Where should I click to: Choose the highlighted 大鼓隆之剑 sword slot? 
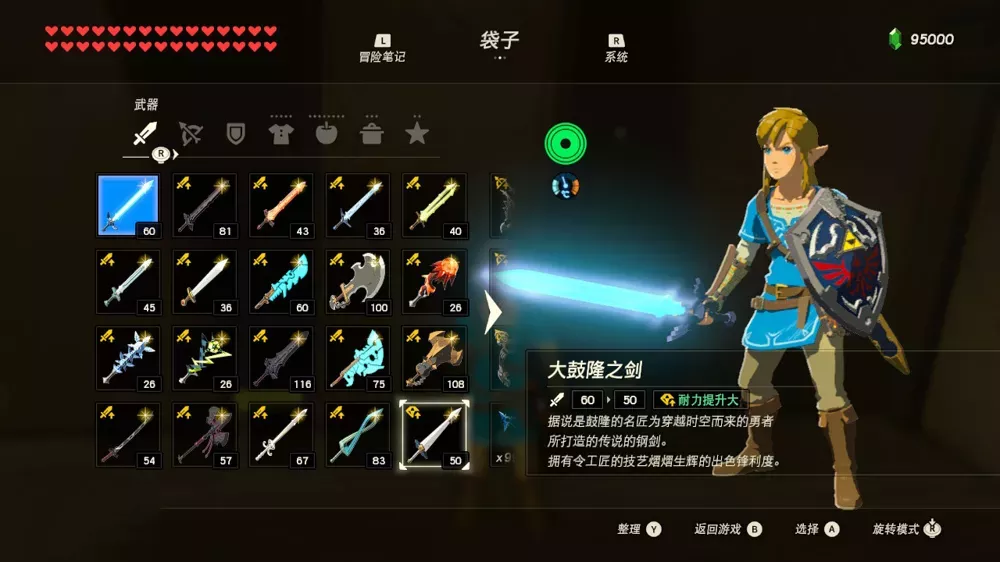click(x=434, y=434)
